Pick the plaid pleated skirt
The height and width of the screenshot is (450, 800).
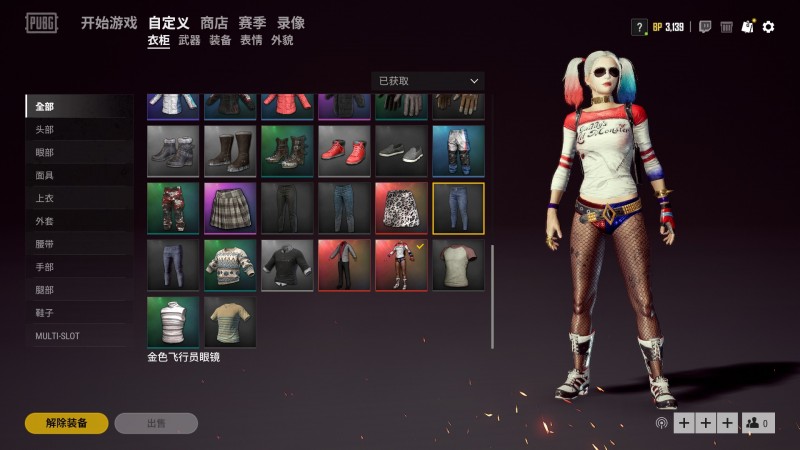click(230, 207)
